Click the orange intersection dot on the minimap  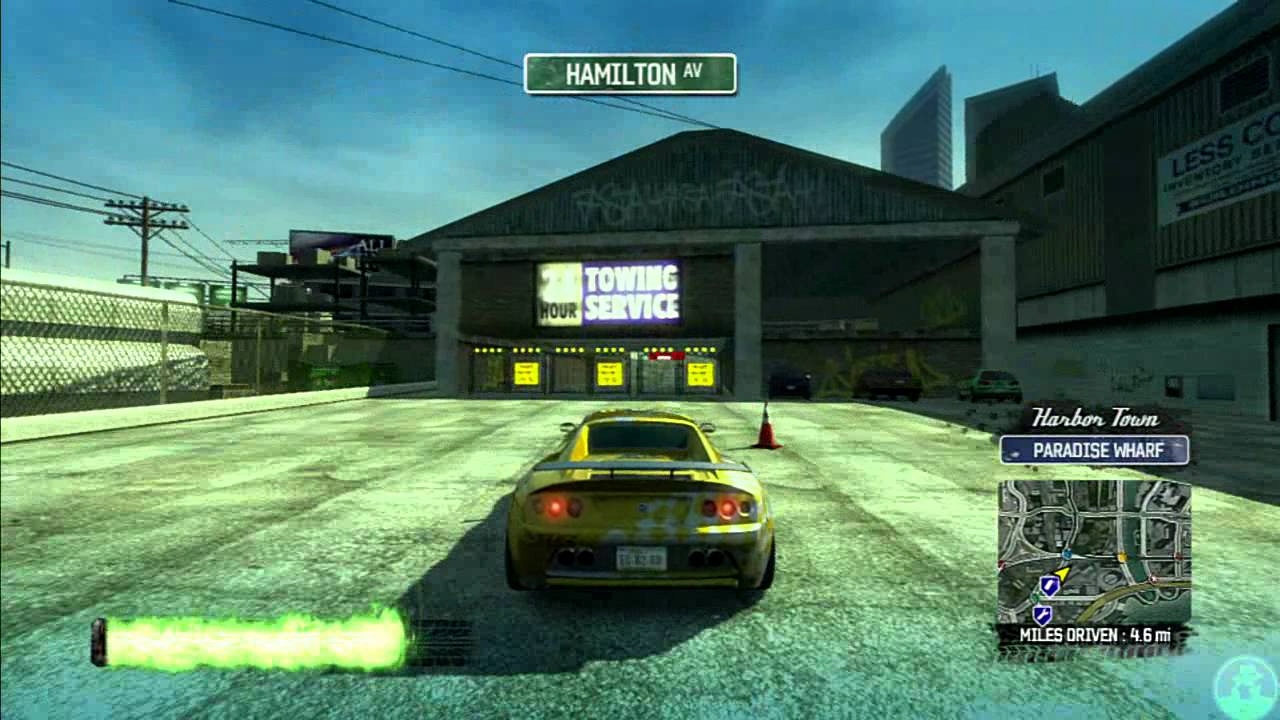[1122, 557]
